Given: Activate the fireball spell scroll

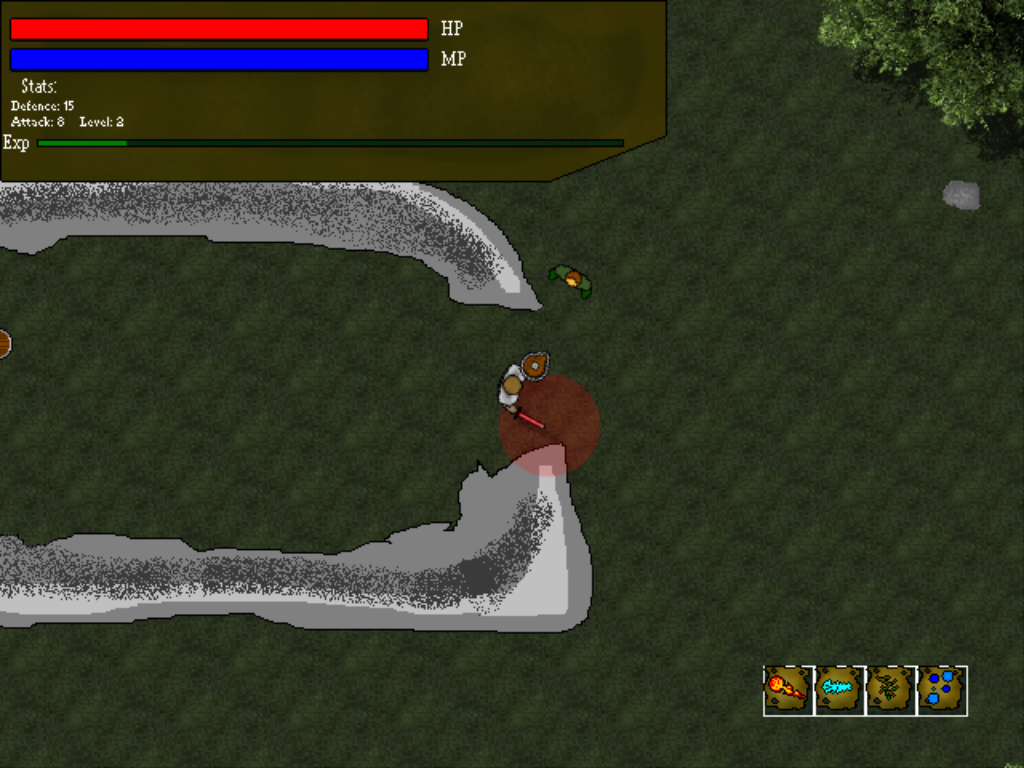Looking at the screenshot, I should pos(789,690).
